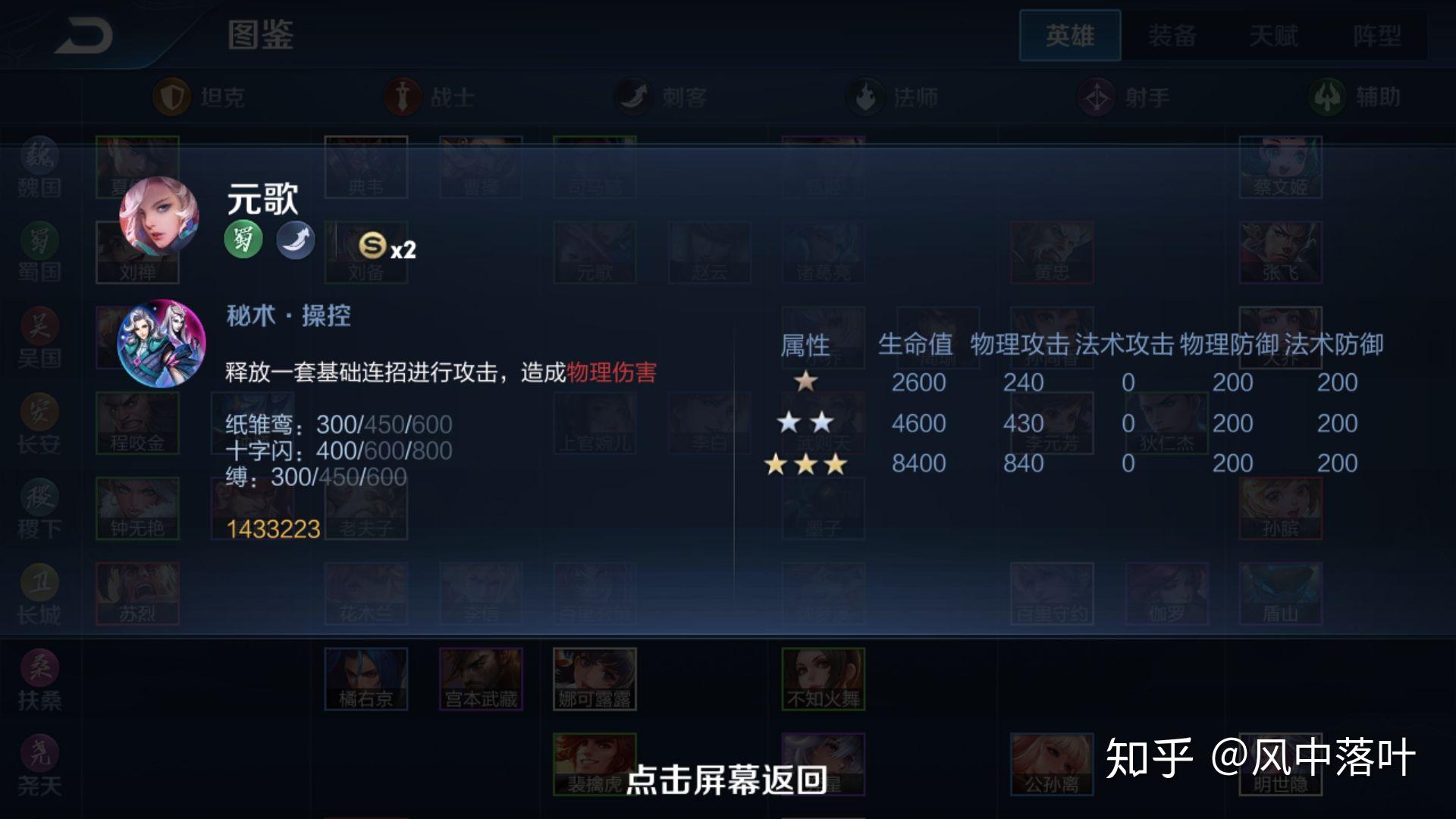Screen dimensions: 1456x819
Task: Select the three-star rating row
Action: tap(806, 463)
